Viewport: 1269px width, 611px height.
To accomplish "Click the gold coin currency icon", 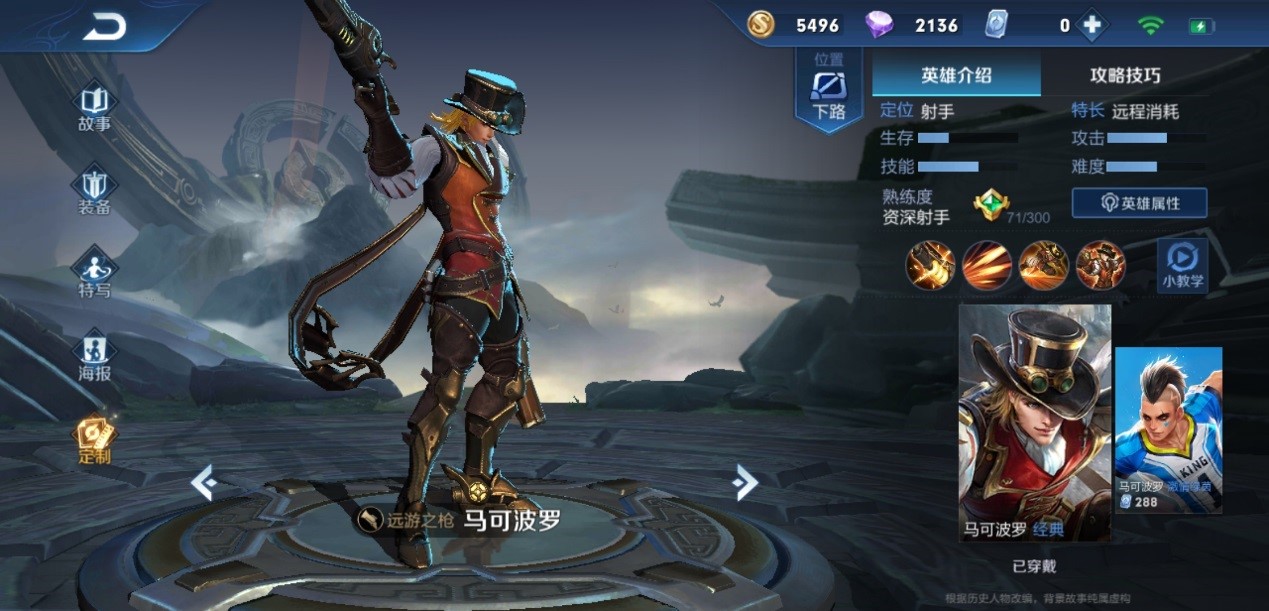I will [761, 25].
